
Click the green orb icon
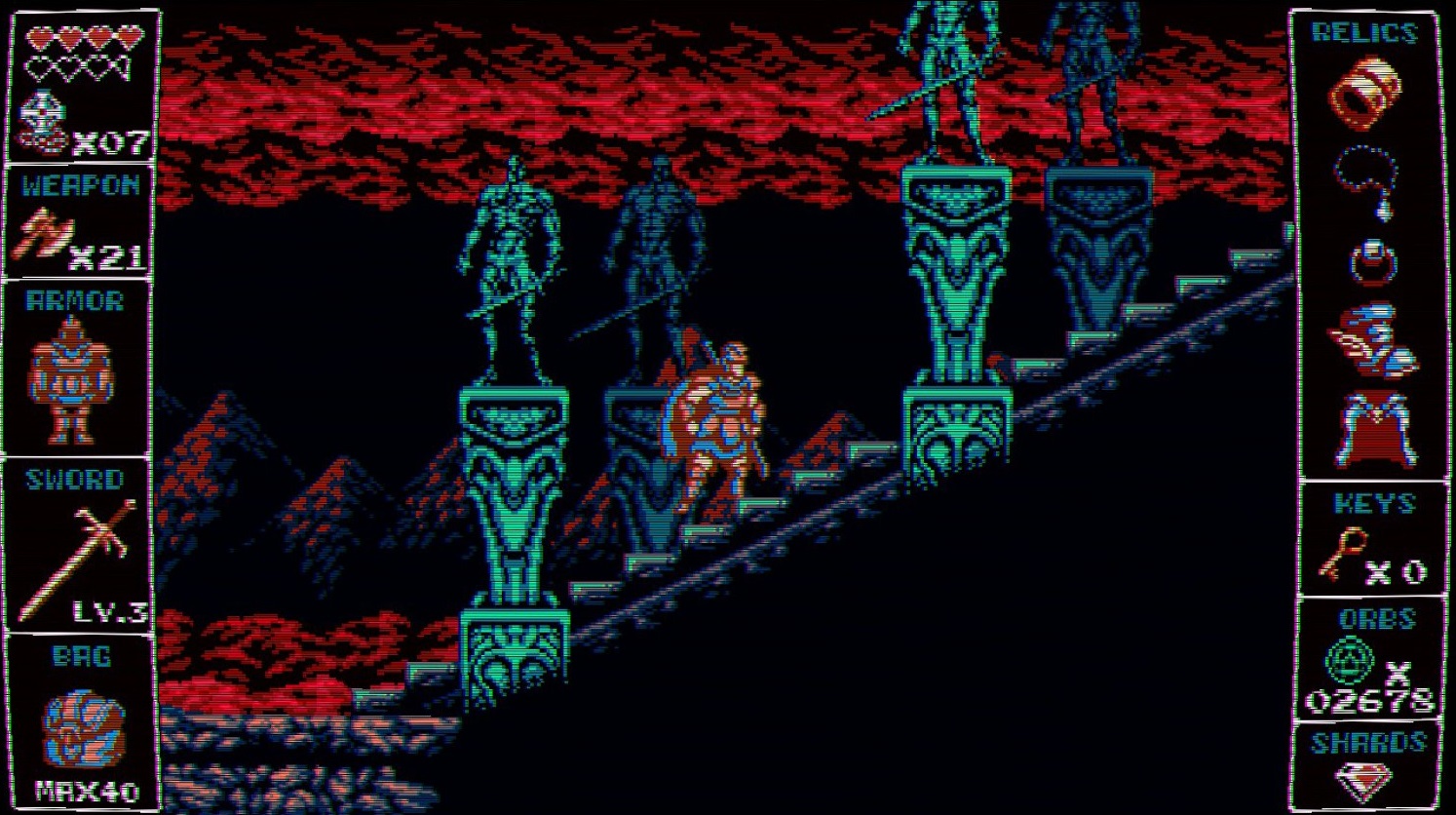1350,658
